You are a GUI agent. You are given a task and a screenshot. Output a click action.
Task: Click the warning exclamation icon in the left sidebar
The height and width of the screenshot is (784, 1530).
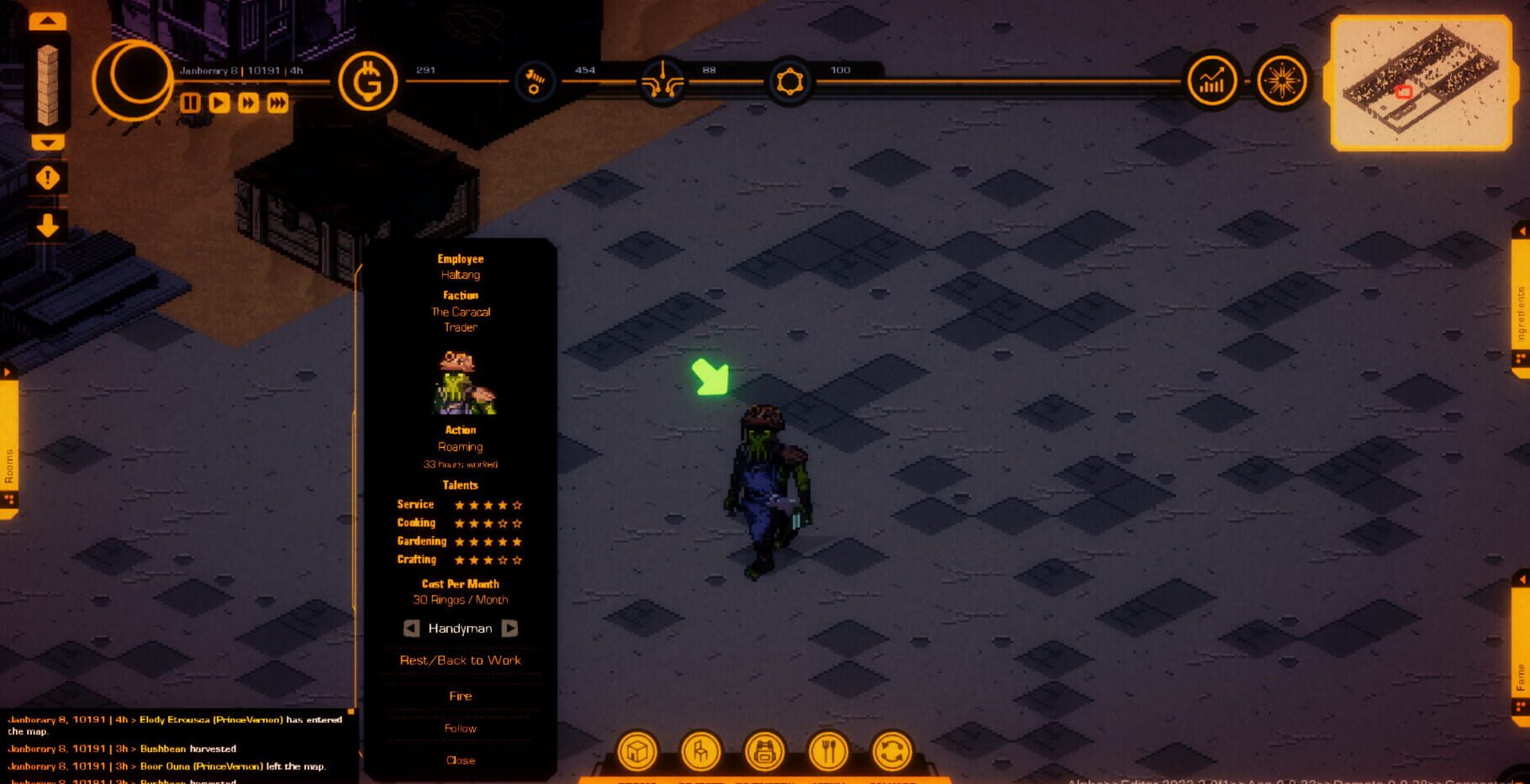click(x=48, y=176)
